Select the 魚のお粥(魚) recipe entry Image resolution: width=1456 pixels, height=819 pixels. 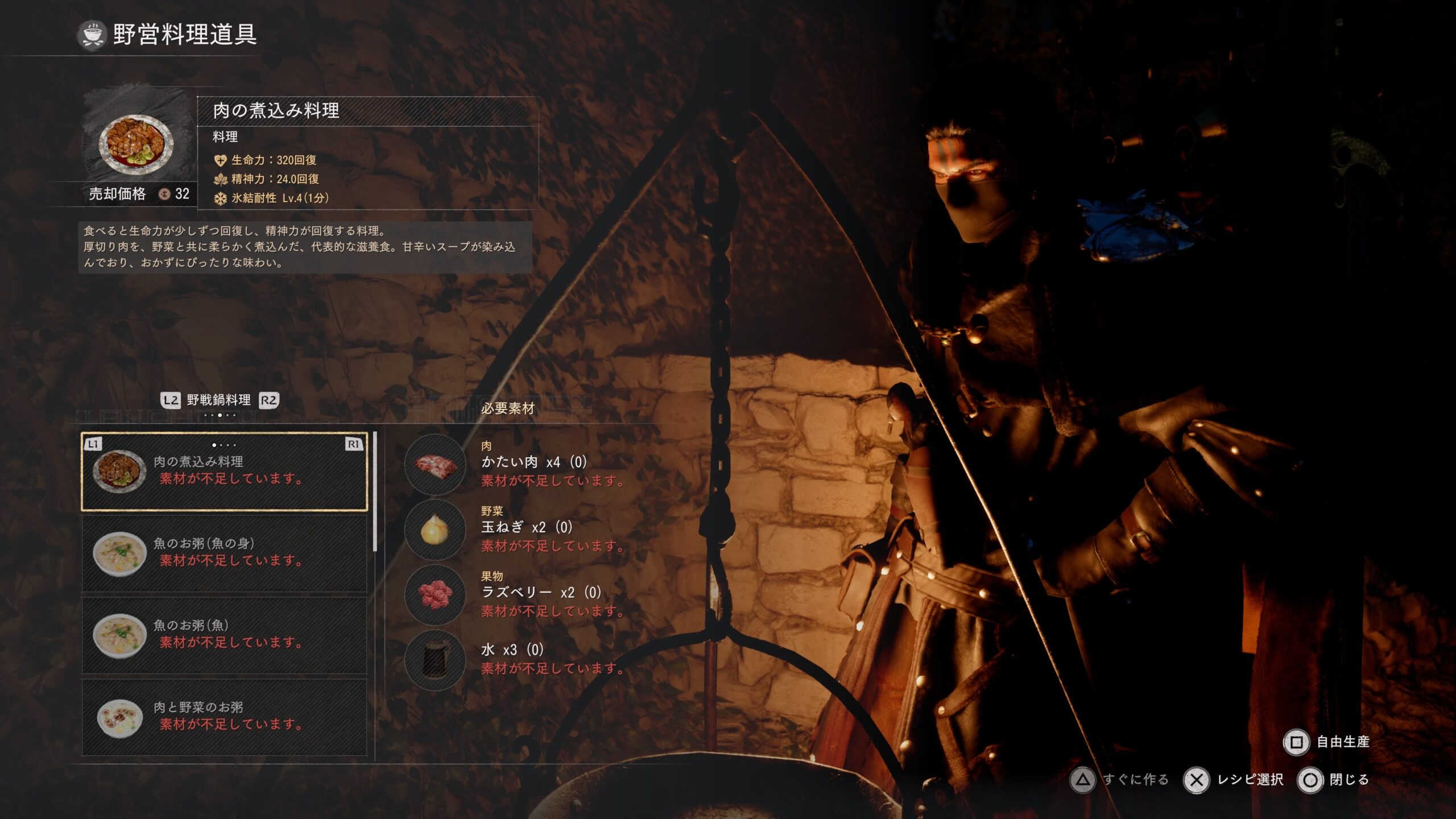click(x=224, y=635)
